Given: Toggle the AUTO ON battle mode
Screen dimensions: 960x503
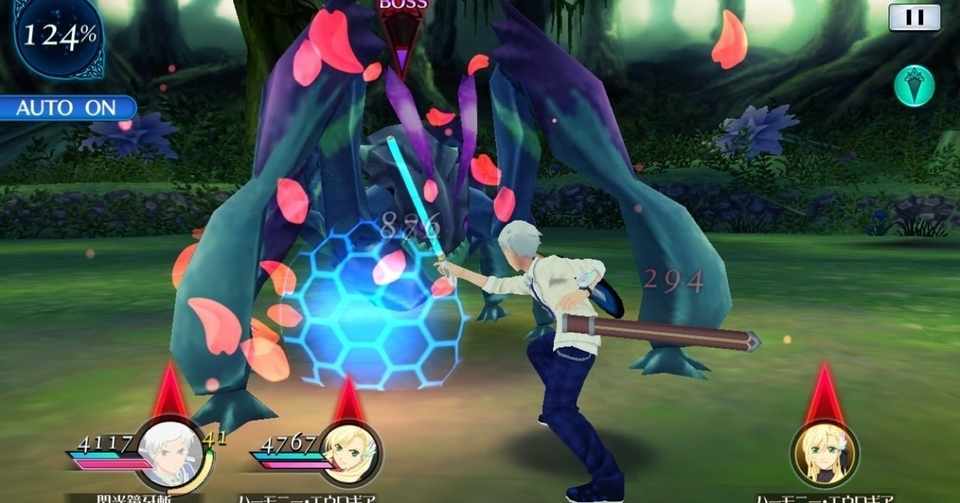Looking at the screenshot, I should pos(66,107).
